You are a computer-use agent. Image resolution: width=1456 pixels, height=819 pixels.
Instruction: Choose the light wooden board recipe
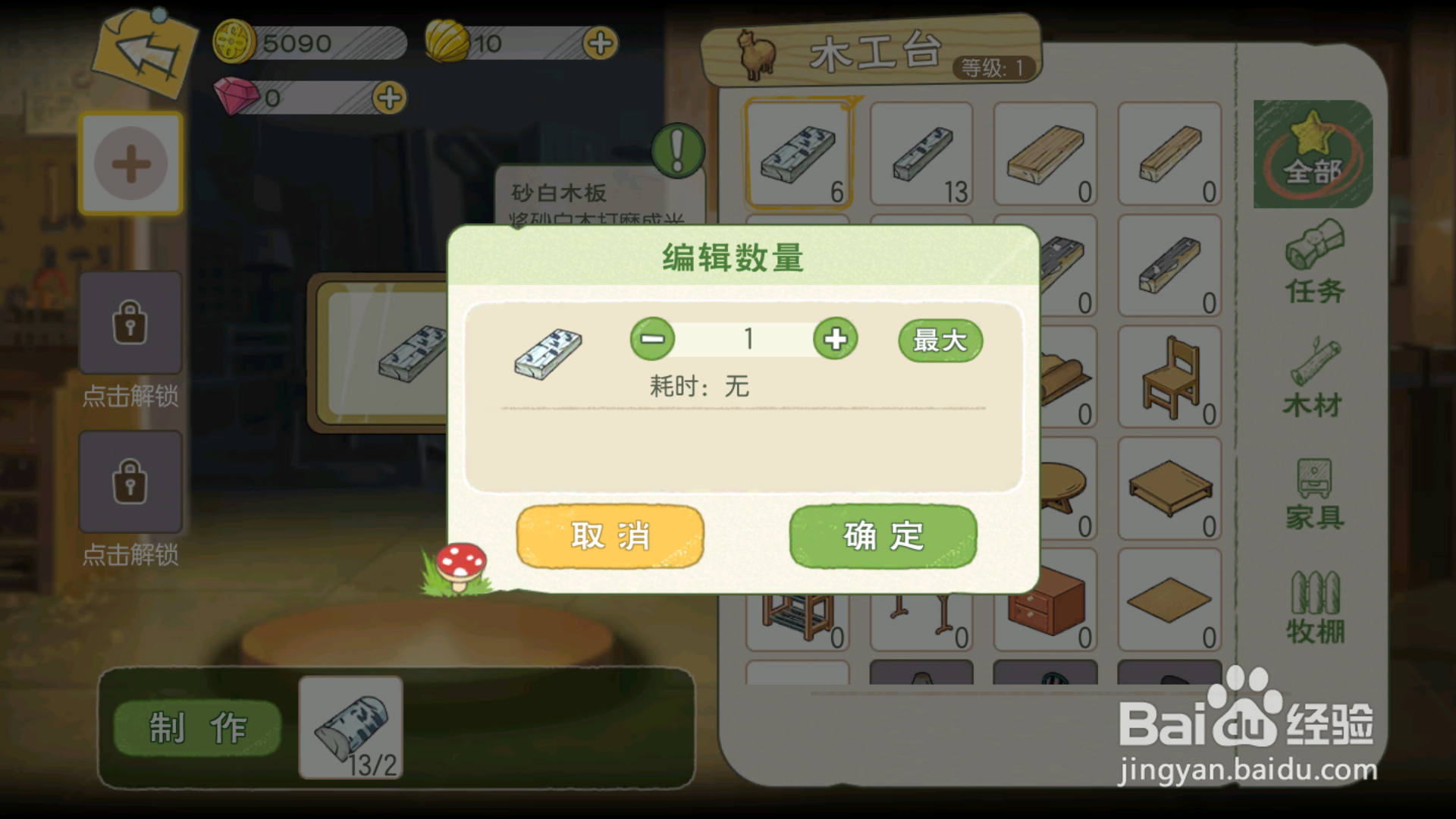1046,155
